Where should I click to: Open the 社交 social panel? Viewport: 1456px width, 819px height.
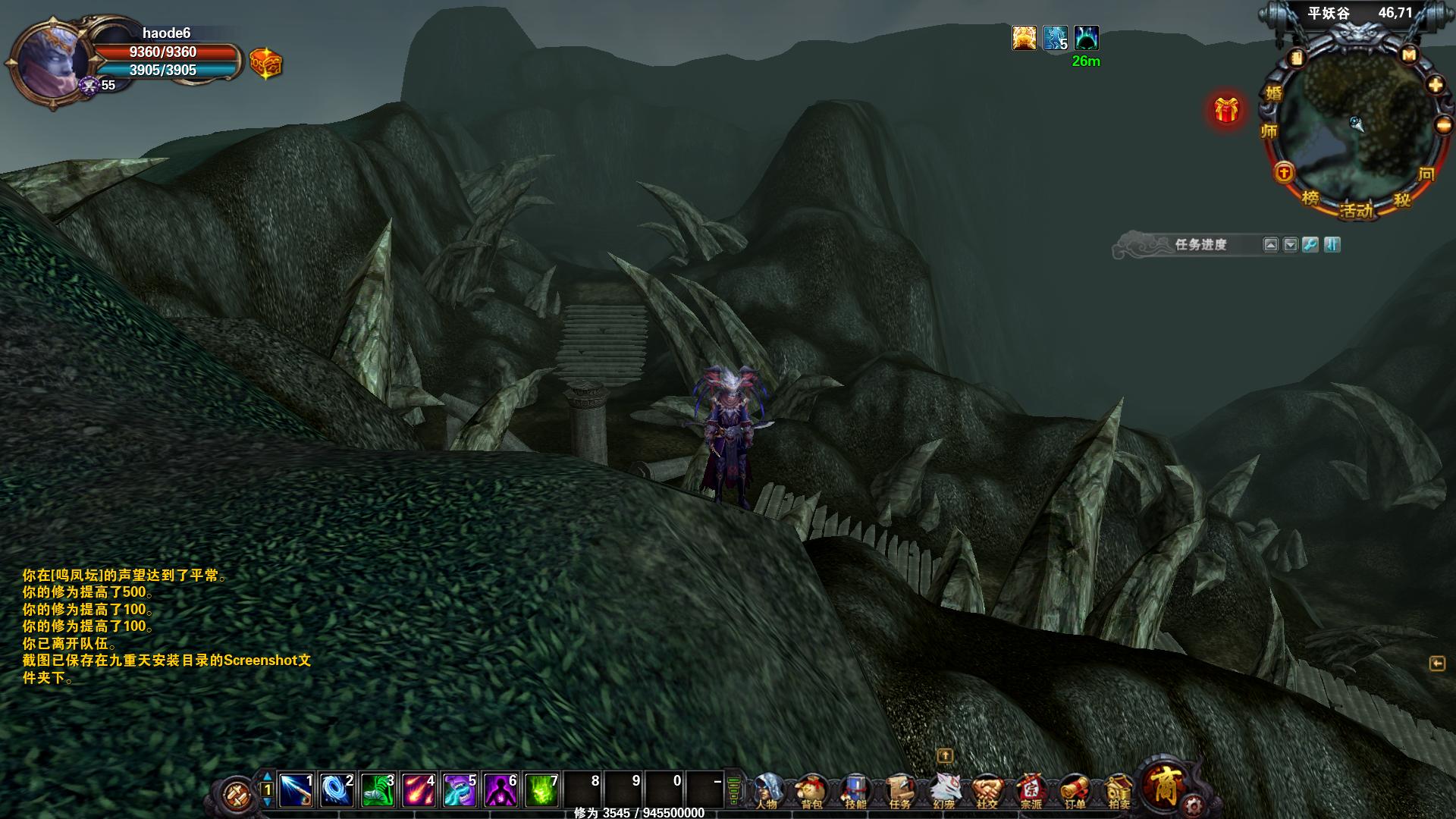pyautogui.click(x=987, y=790)
